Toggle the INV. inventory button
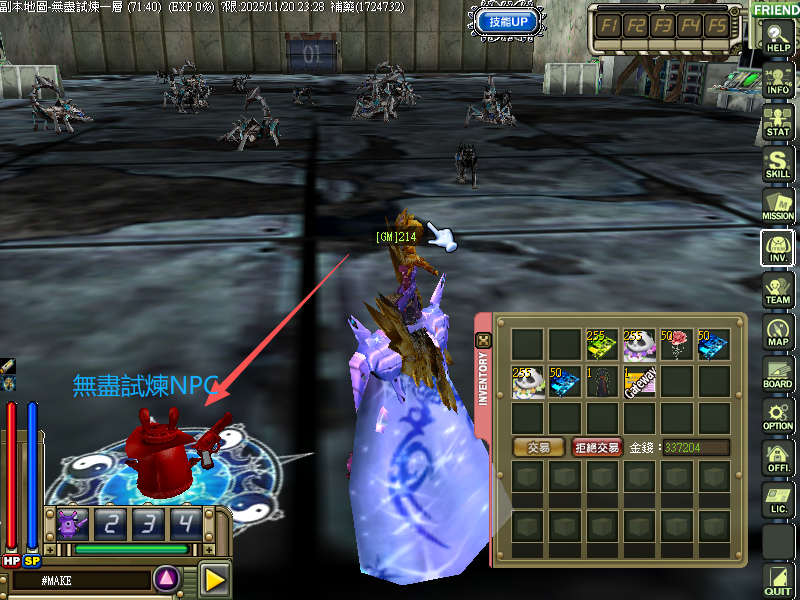This screenshot has width=800, height=600. pos(778,247)
